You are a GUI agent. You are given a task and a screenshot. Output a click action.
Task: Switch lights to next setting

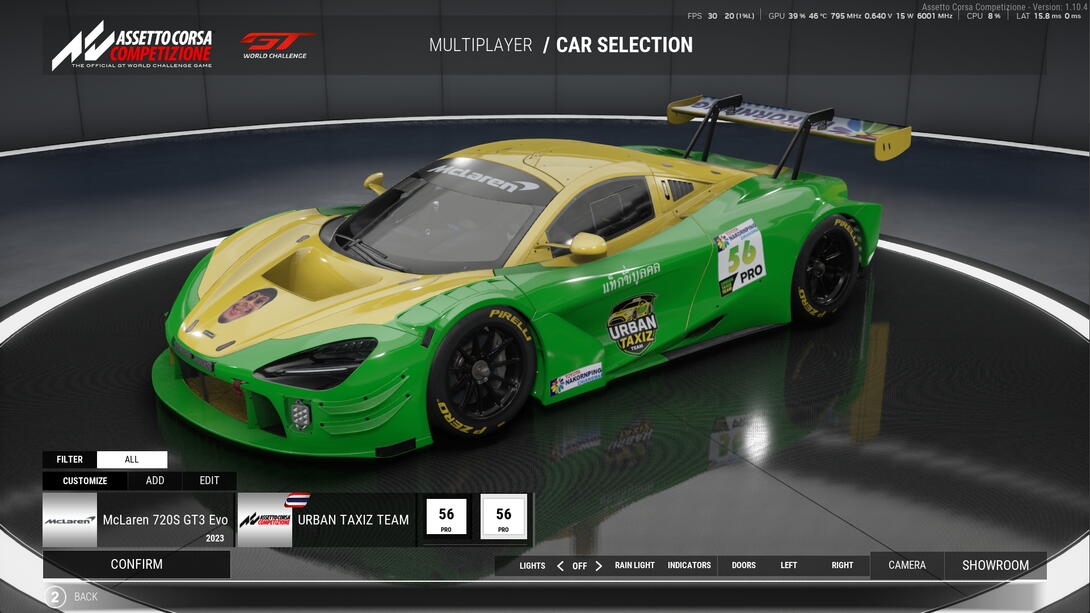599,566
